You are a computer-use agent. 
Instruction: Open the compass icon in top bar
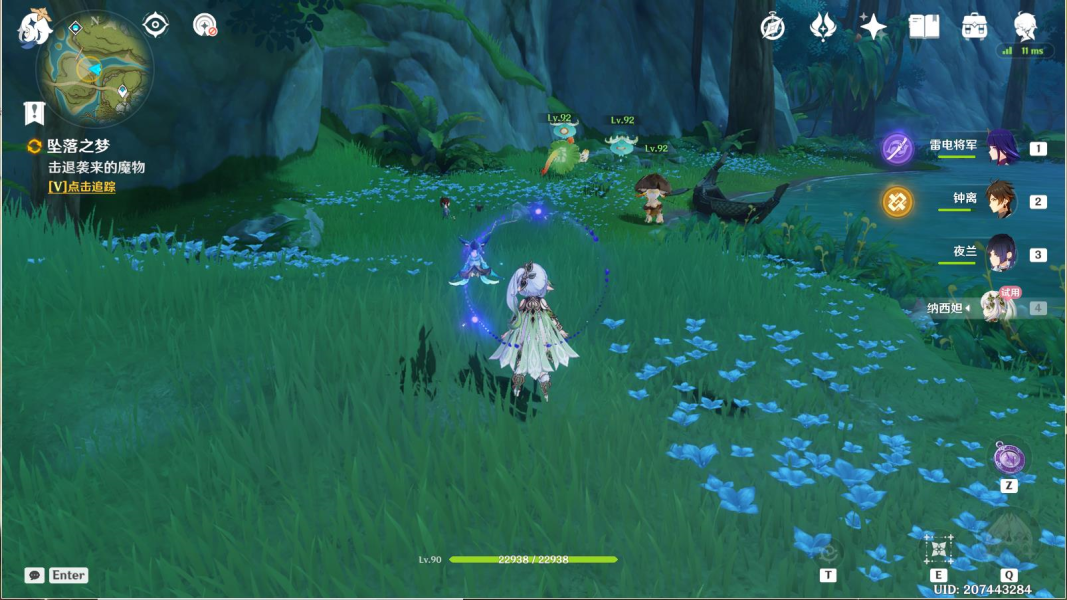point(772,27)
